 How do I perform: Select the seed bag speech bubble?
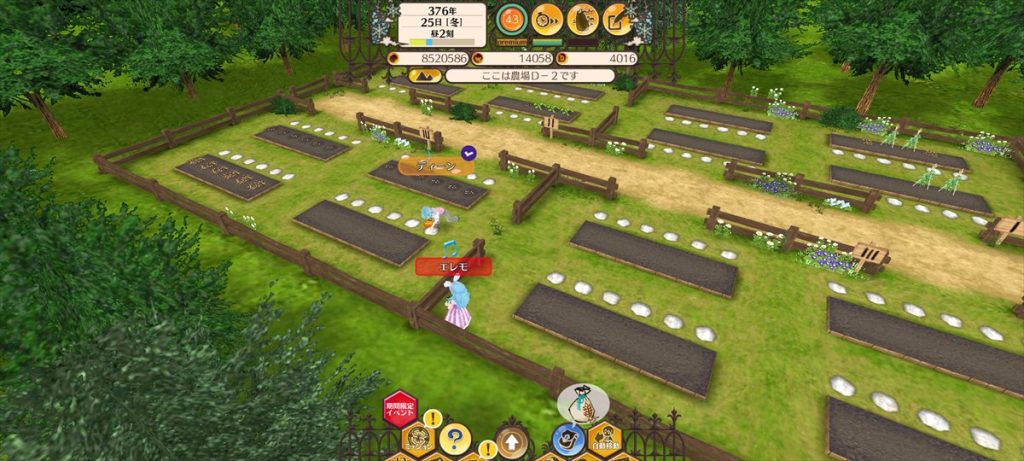(x=582, y=404)
